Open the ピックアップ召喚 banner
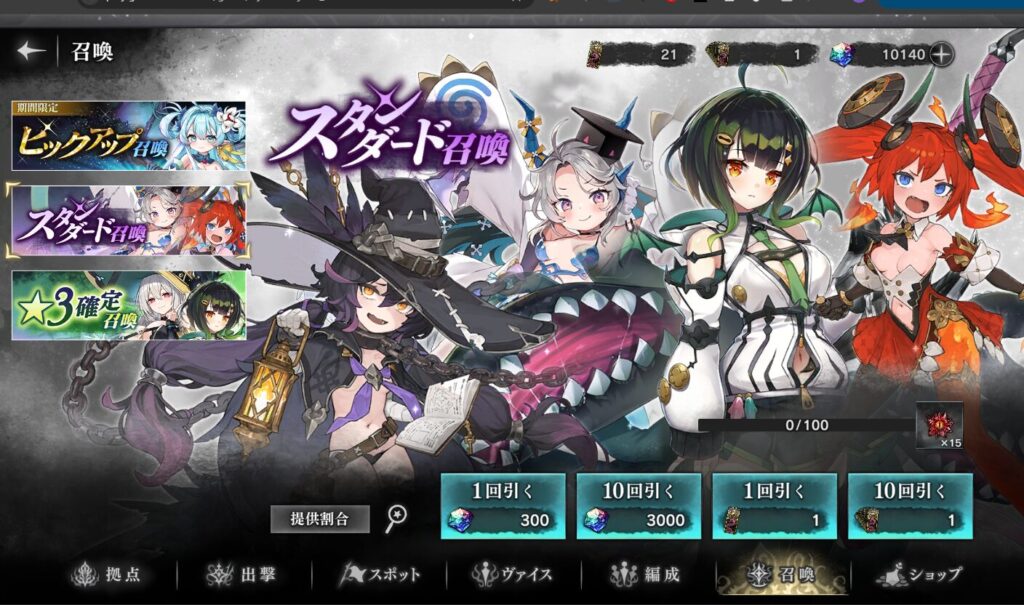This screenshot has width=1024, height=605. click(x=128, y=136)
